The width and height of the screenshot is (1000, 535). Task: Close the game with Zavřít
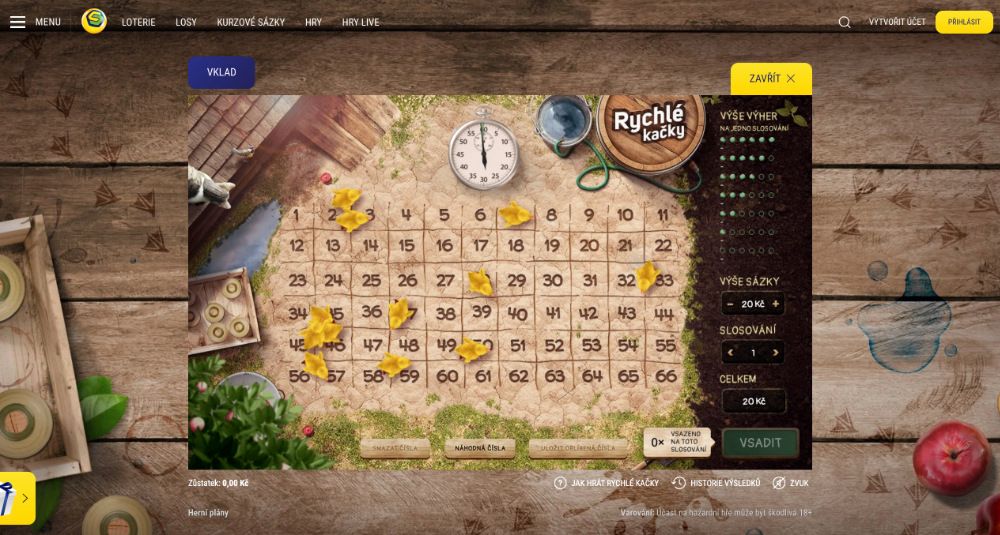coord(771,78)
